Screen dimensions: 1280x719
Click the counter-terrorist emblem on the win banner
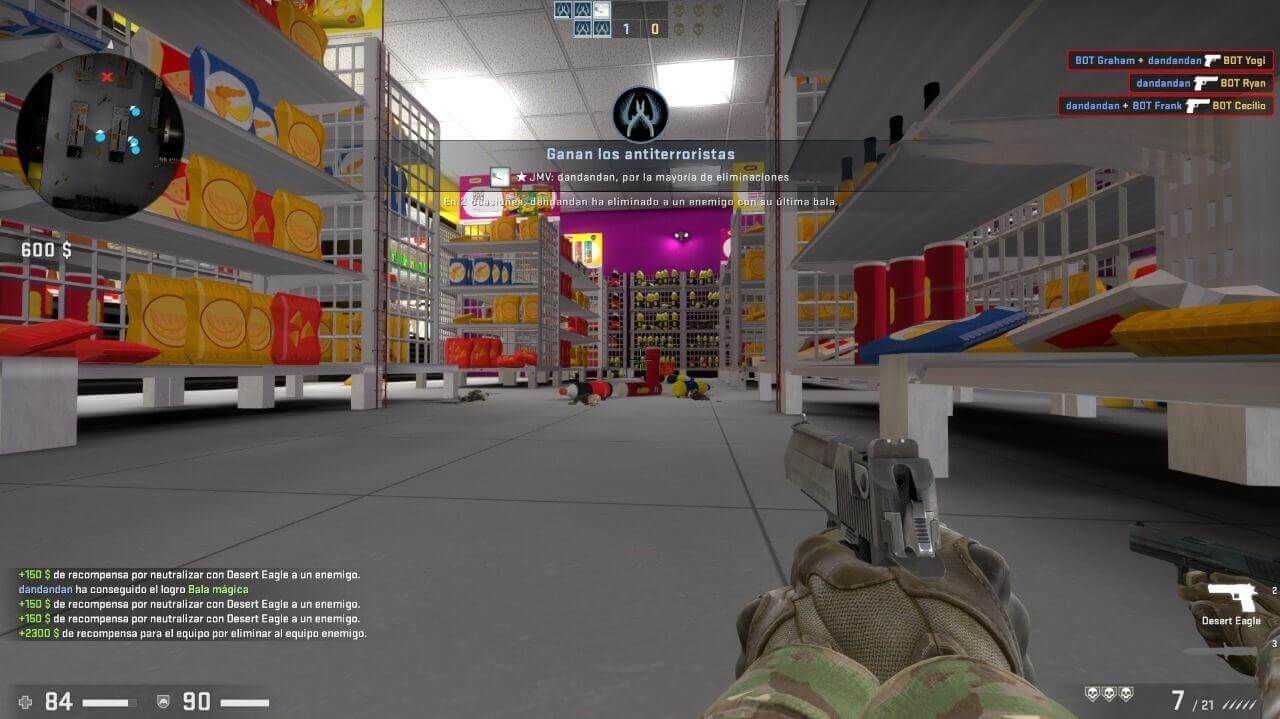(640, 113)
